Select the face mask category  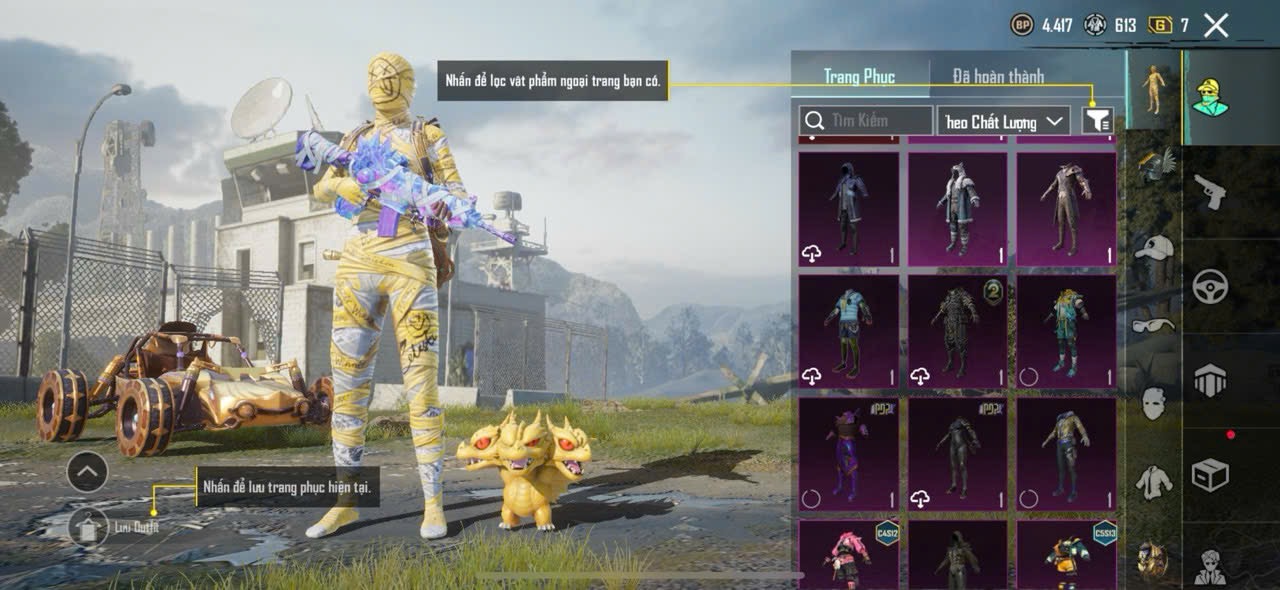[1154, 403]
